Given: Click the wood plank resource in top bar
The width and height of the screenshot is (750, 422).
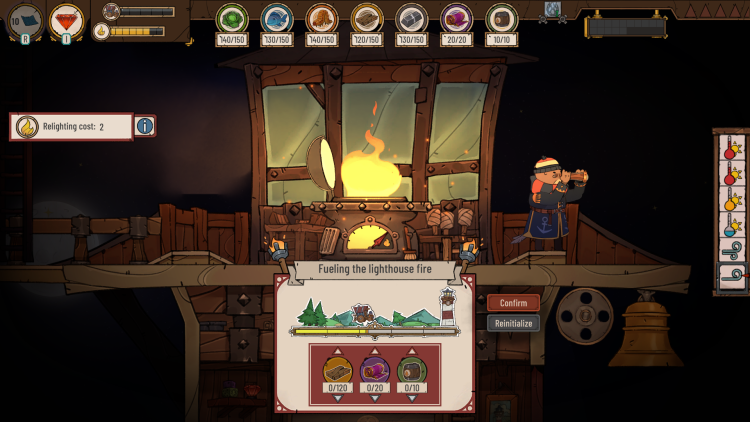Looking at the screenshot, I should pos(367,19).
